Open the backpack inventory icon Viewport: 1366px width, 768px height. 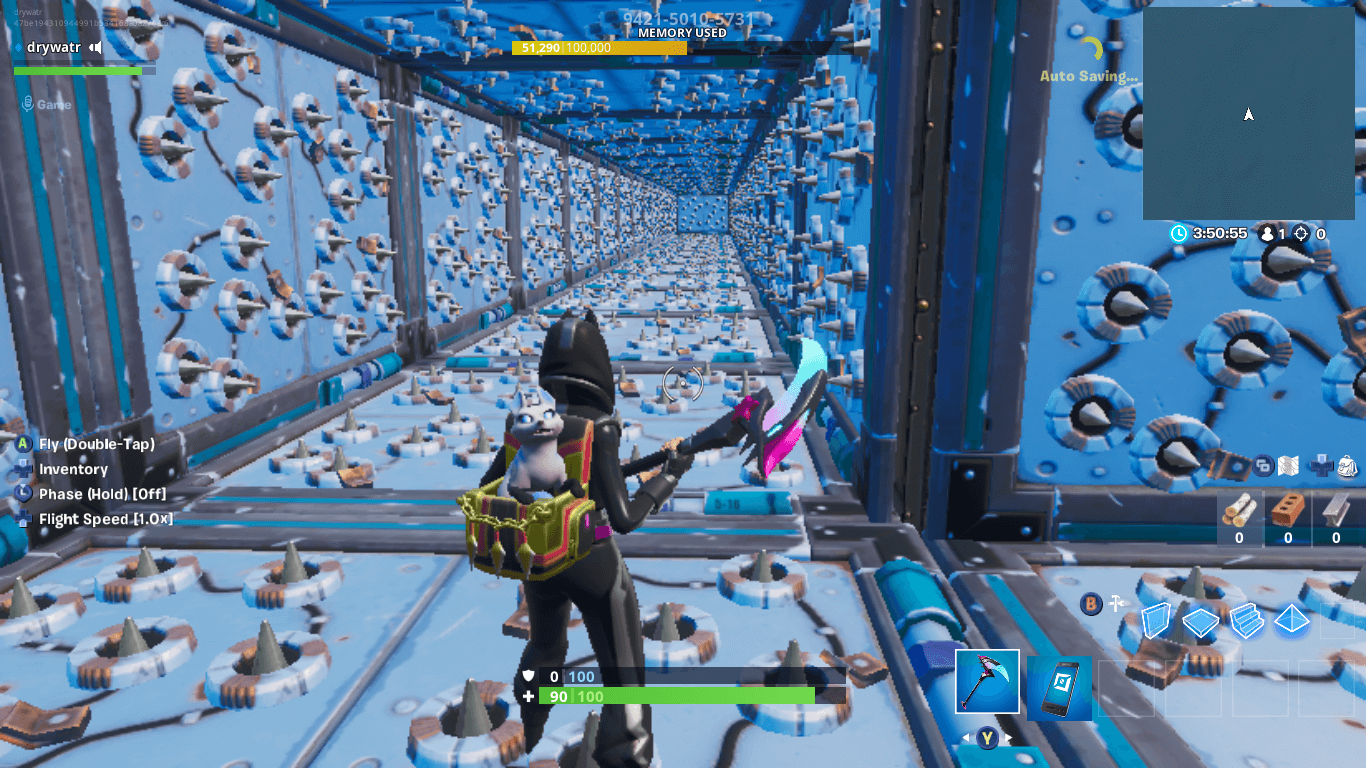point(1346,466)
